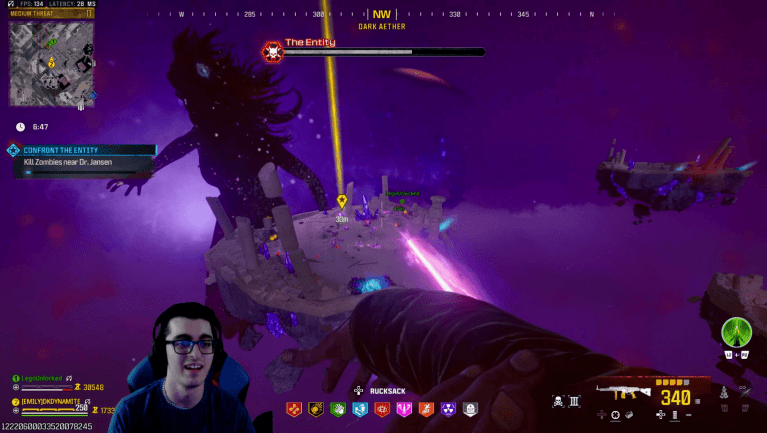Click the green field upgrade icon
This screenshot has width=767, height=433.
tap(737, 332)
